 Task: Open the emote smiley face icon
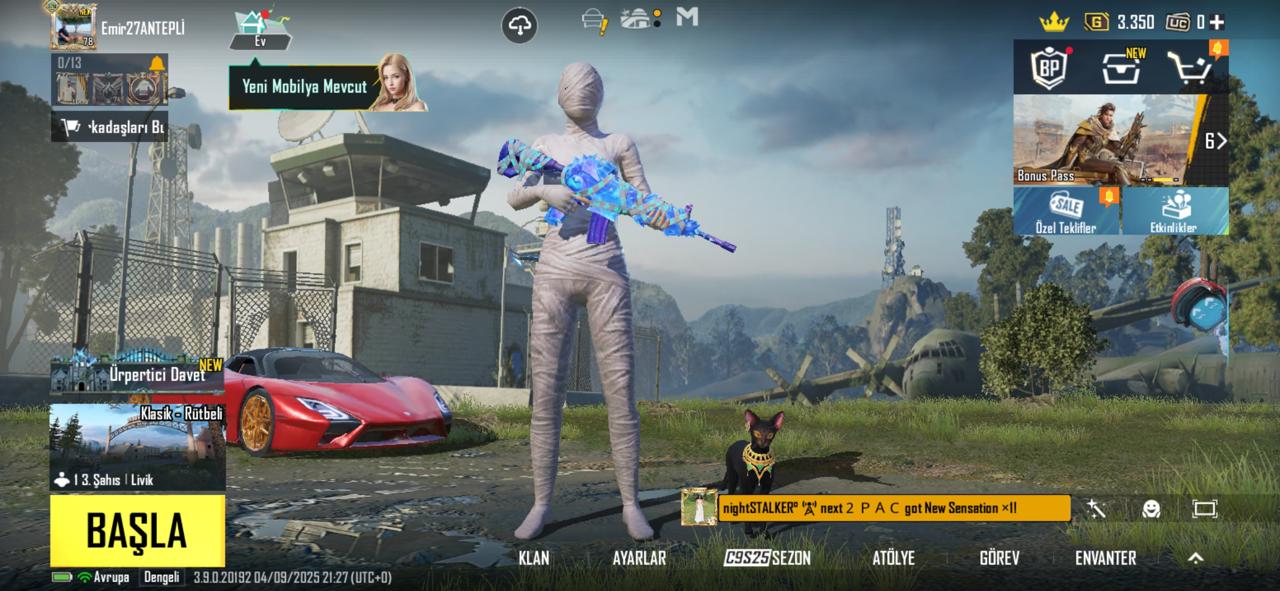pos(1151,509)
